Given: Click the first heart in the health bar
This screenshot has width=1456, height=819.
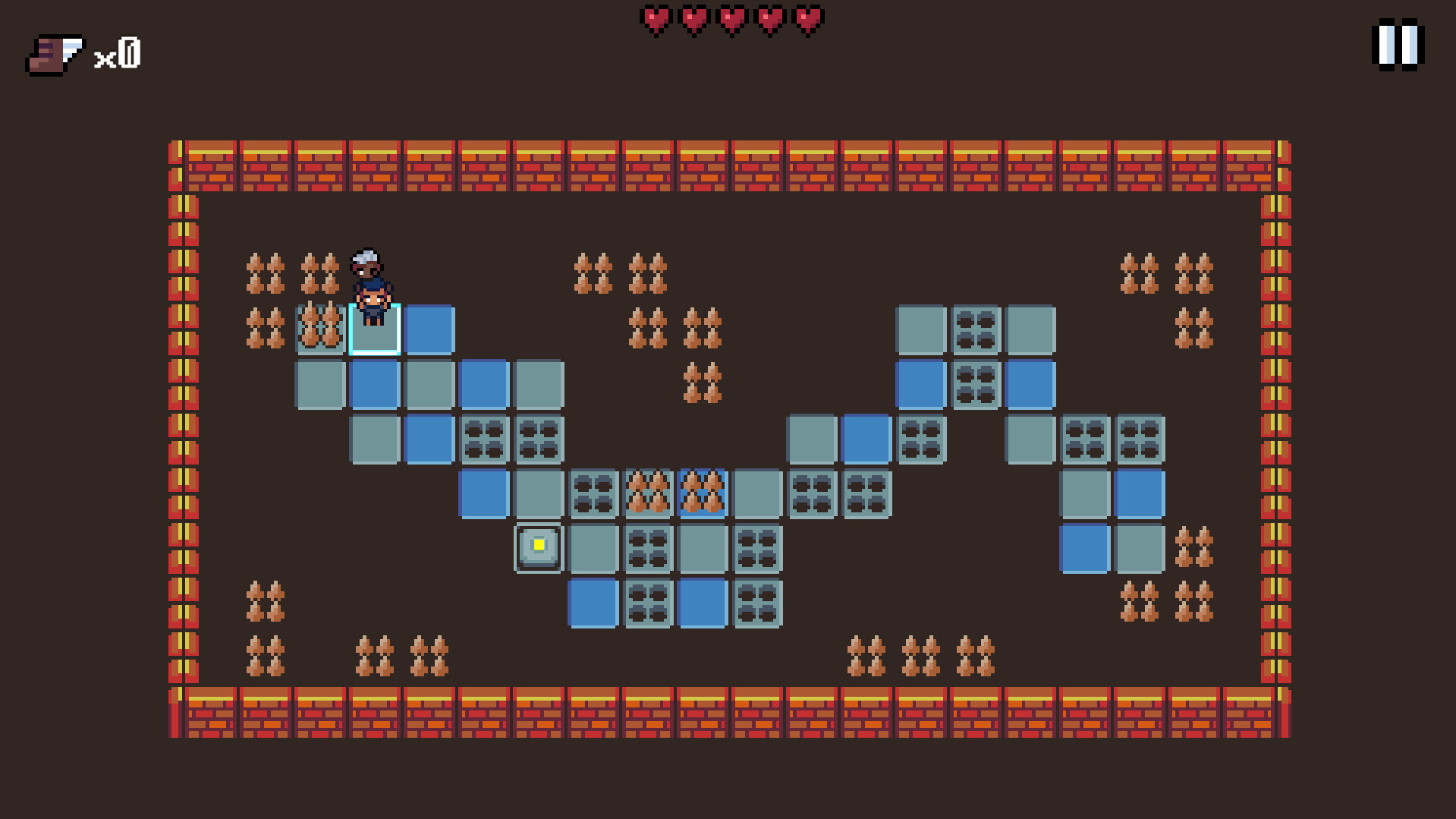Looking at the screenshot, I should pyautogui.click(x=657, y=19).
